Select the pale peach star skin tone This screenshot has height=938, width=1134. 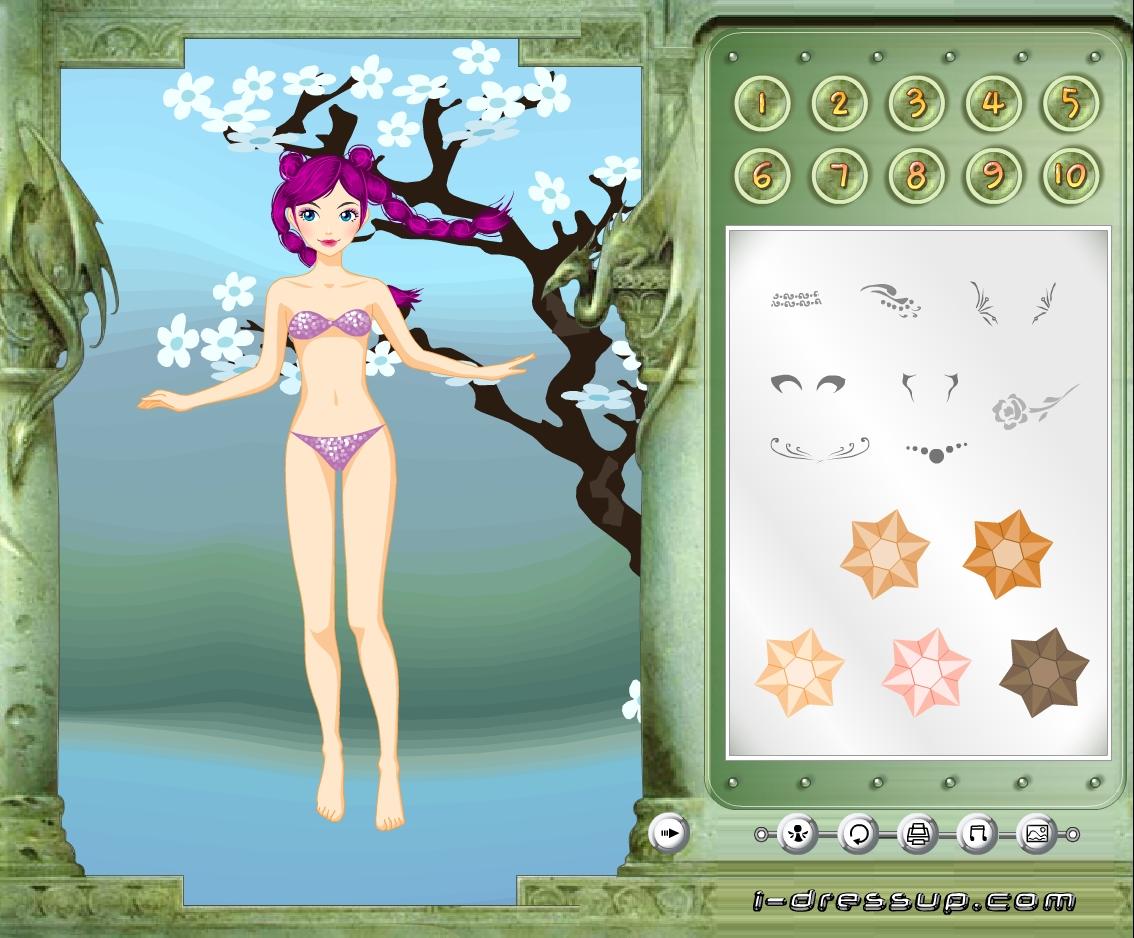coord(799,672)
